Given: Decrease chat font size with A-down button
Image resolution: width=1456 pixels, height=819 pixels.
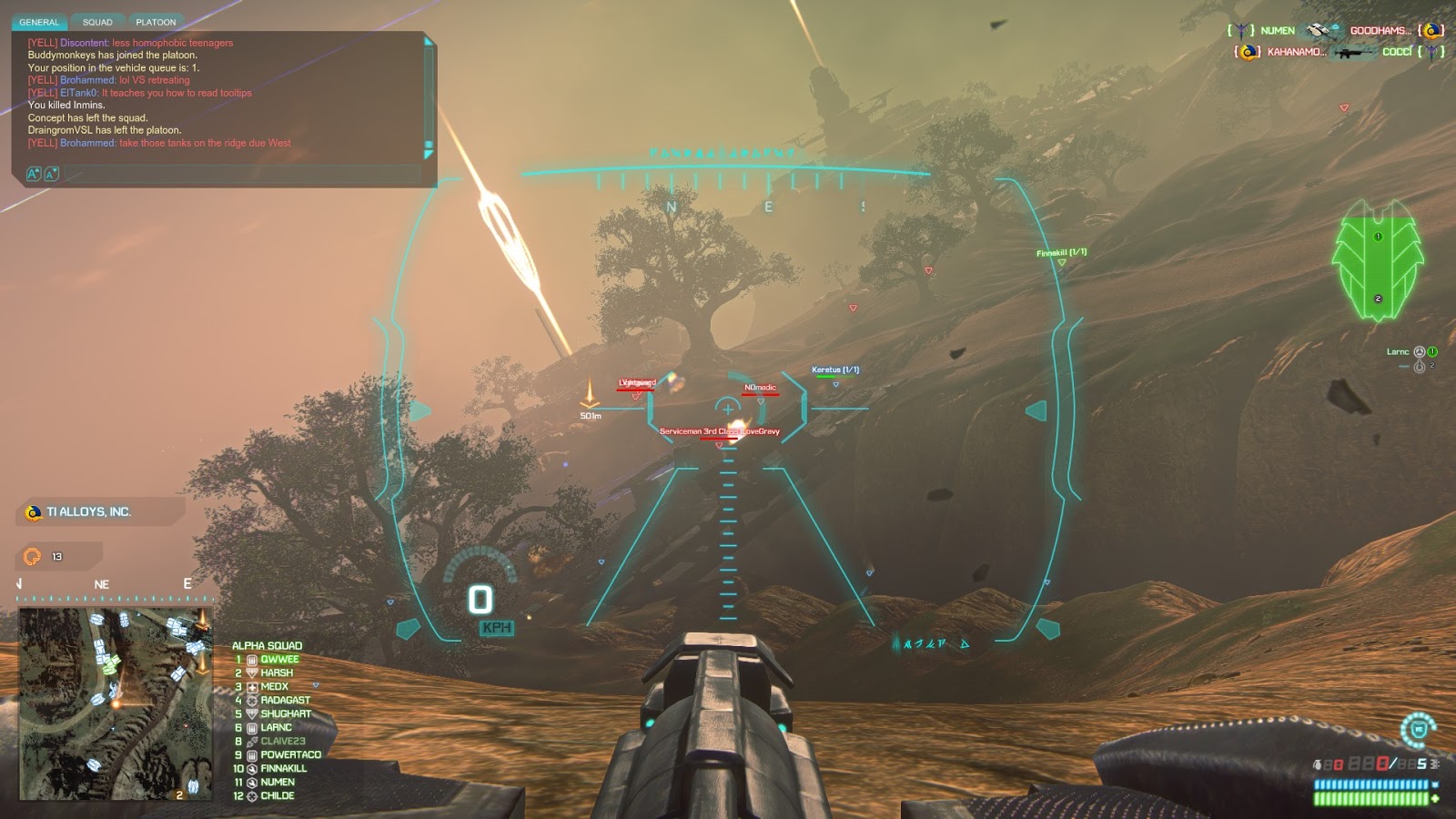Looking at the screenshot, I should click(50, 173).
